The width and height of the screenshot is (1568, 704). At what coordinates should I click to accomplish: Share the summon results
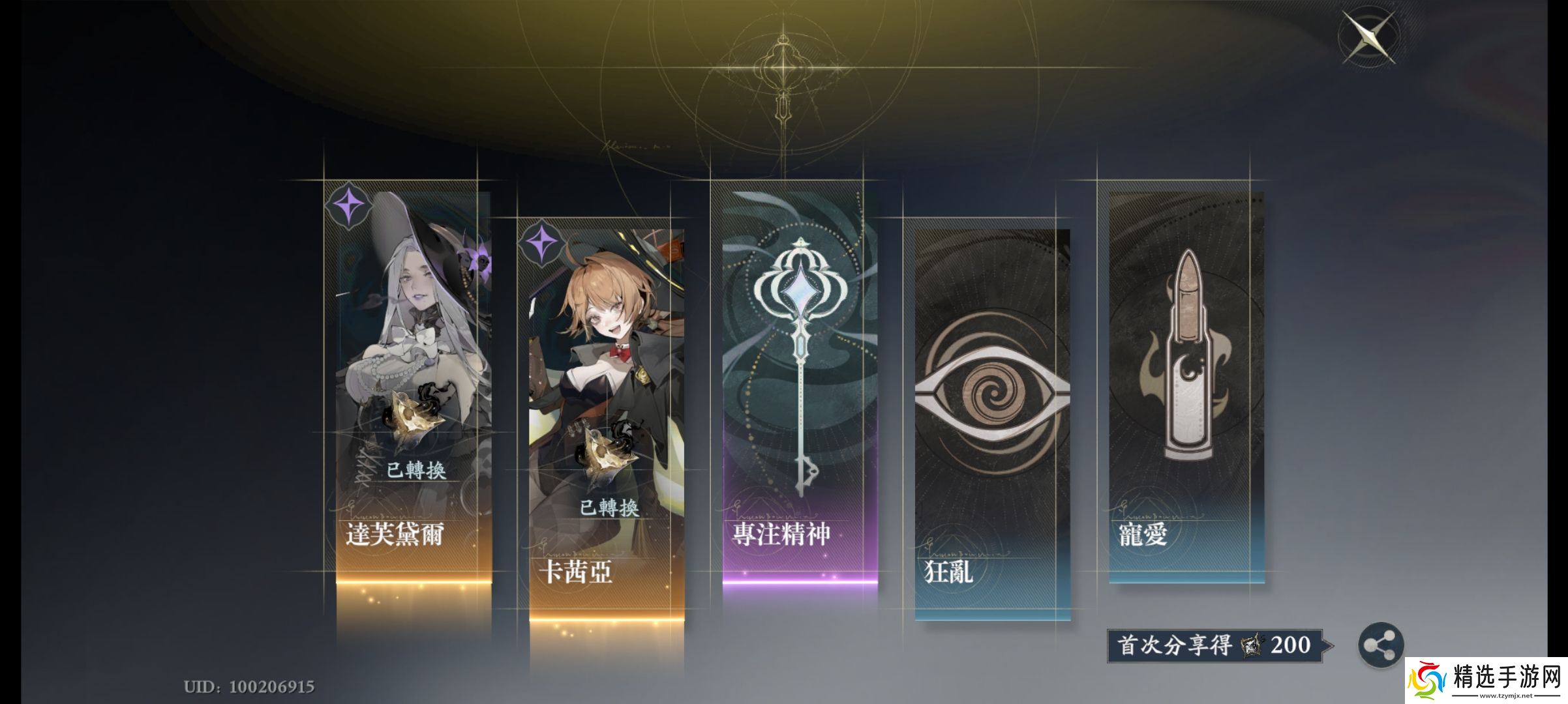click(x=1380, y=645)
